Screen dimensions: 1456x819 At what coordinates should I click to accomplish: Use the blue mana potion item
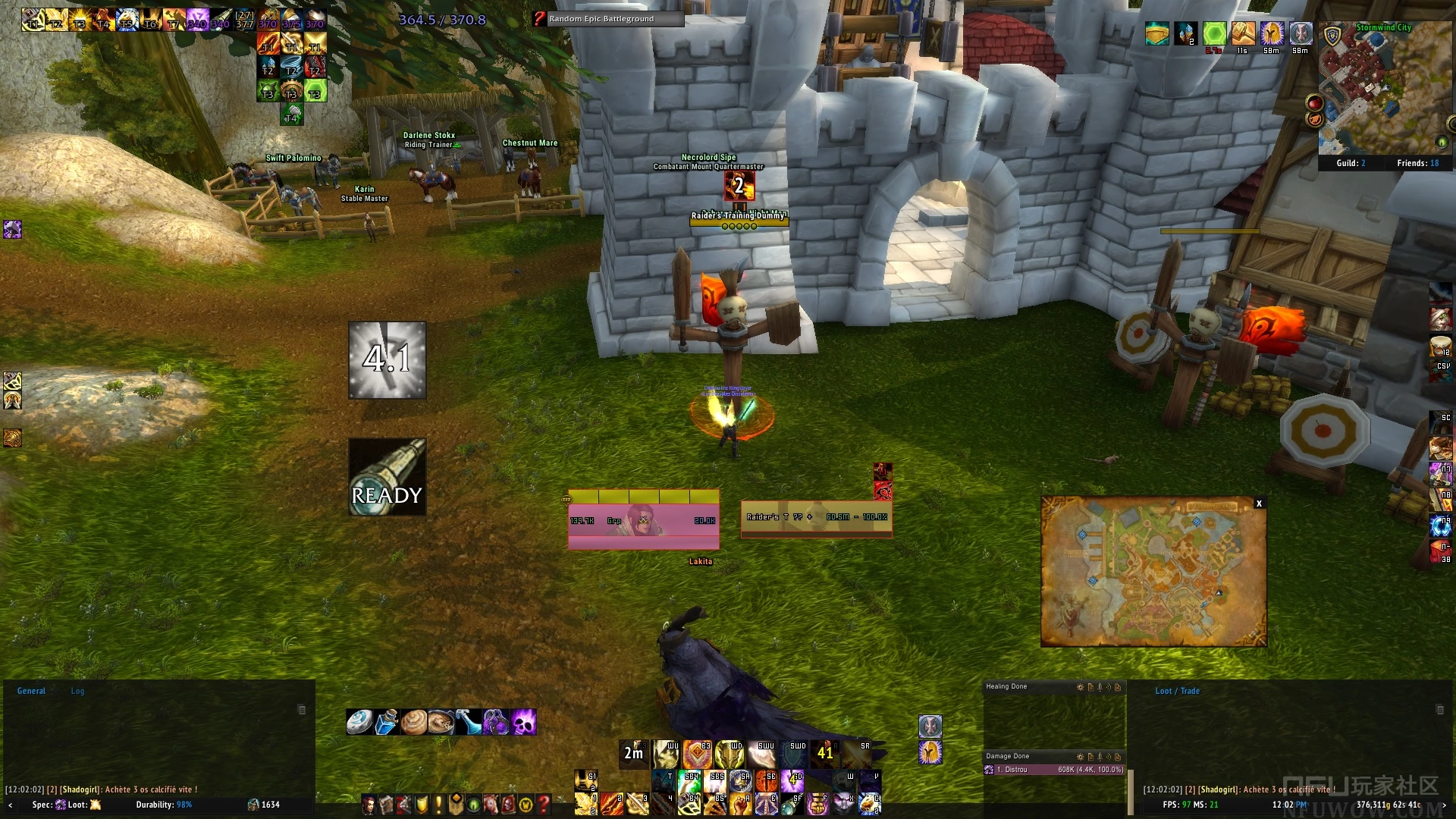[387, 722]
